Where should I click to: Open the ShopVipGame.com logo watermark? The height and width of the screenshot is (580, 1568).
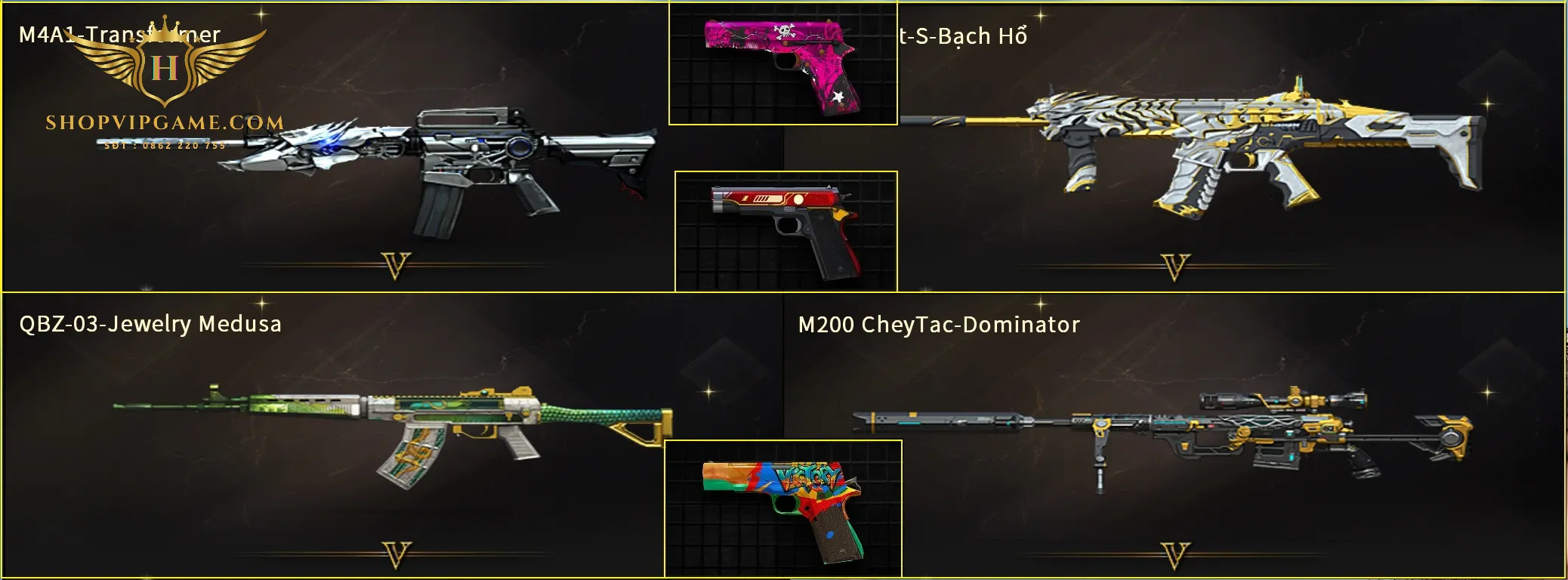pyautogui.click(x=165, y=83)
